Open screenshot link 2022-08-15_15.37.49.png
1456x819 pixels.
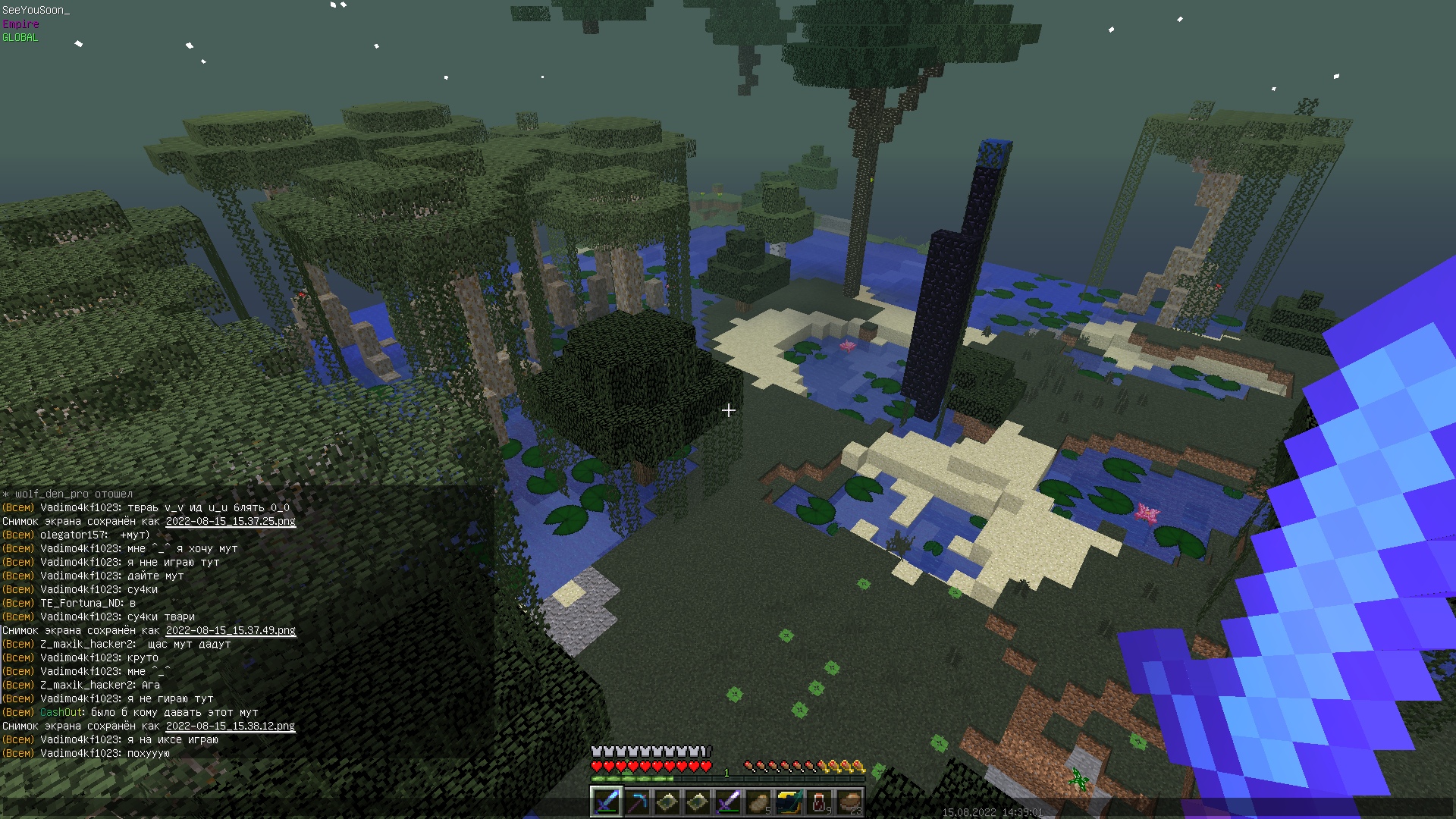click(x=231, y=630)
